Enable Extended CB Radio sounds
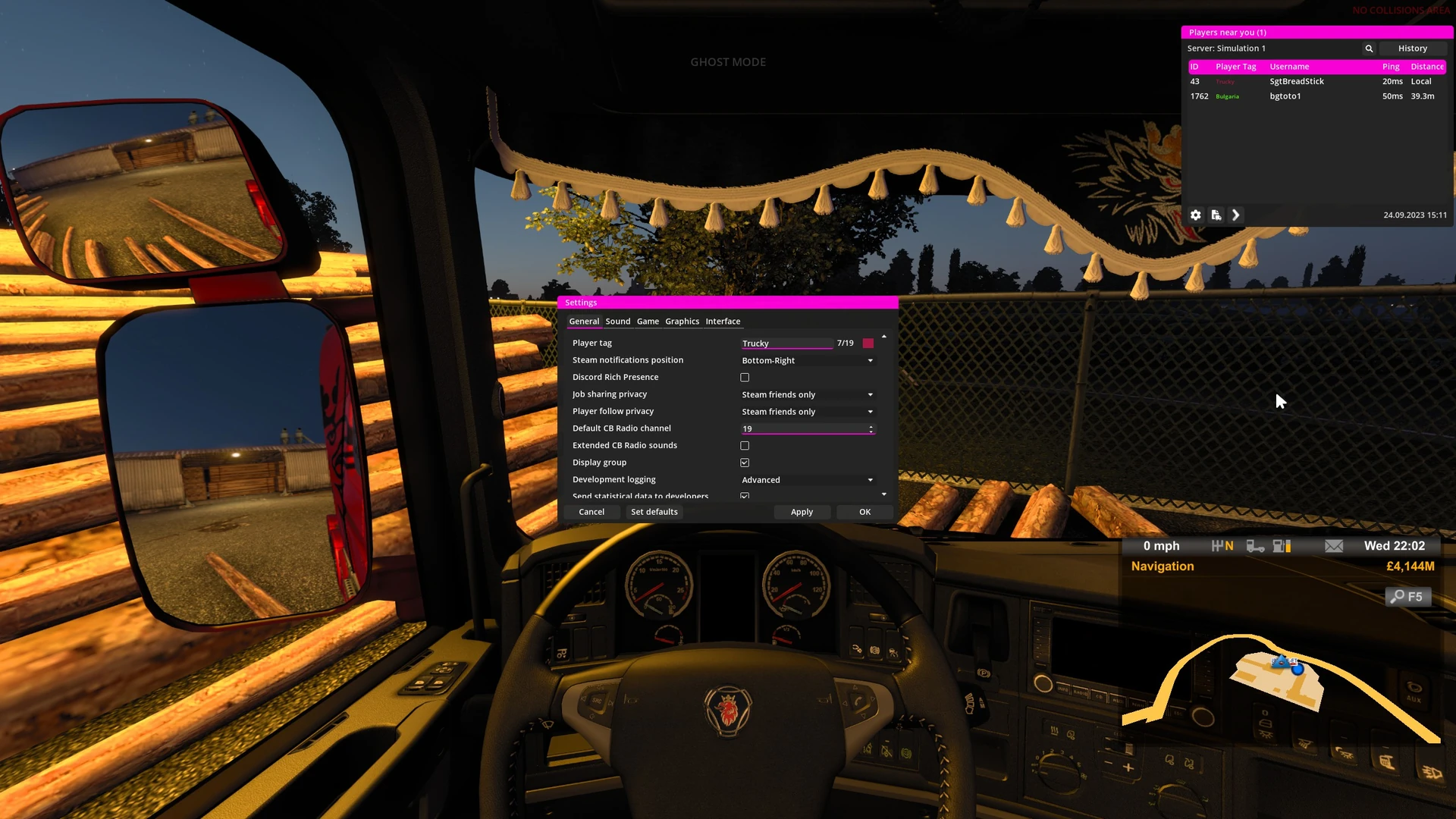This screenshot has width=1456, height=819. (745, 446)
